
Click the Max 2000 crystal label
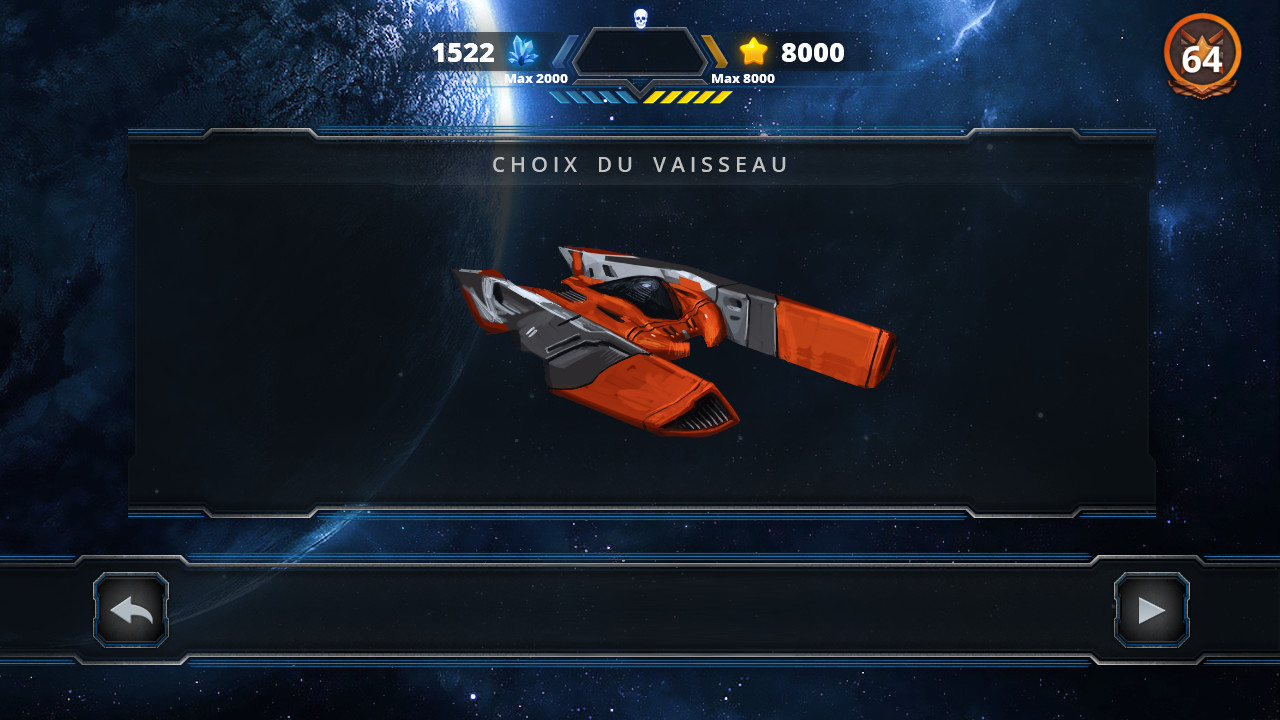538,78
